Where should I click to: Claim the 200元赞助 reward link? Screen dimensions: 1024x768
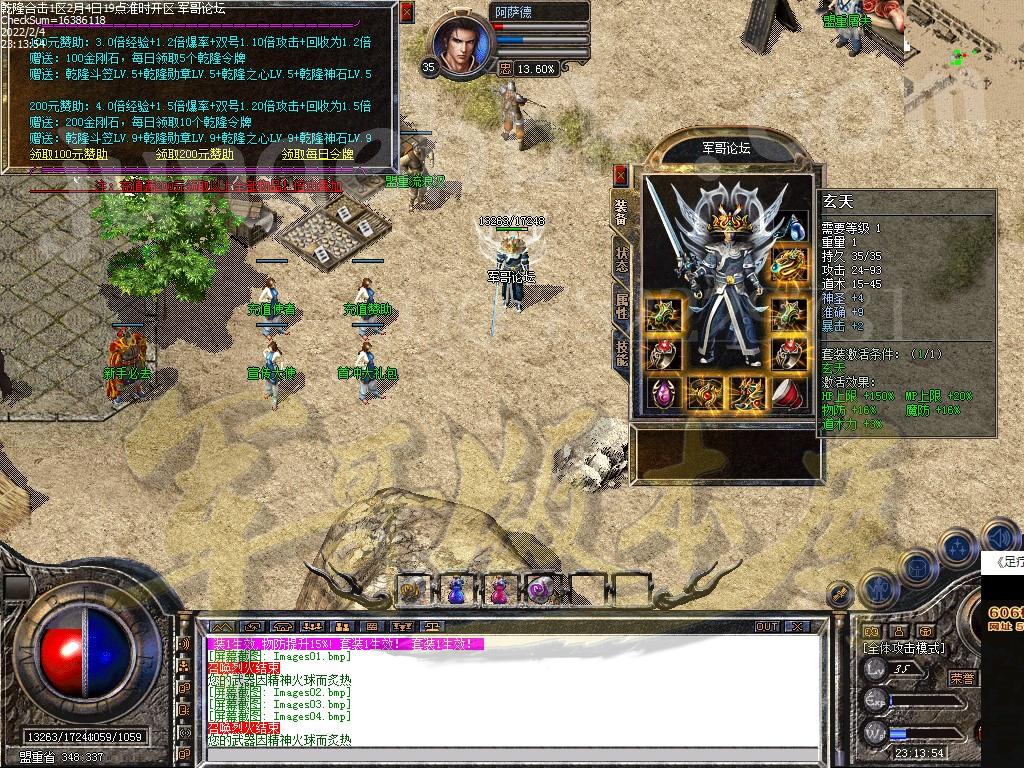coord(194,155)
